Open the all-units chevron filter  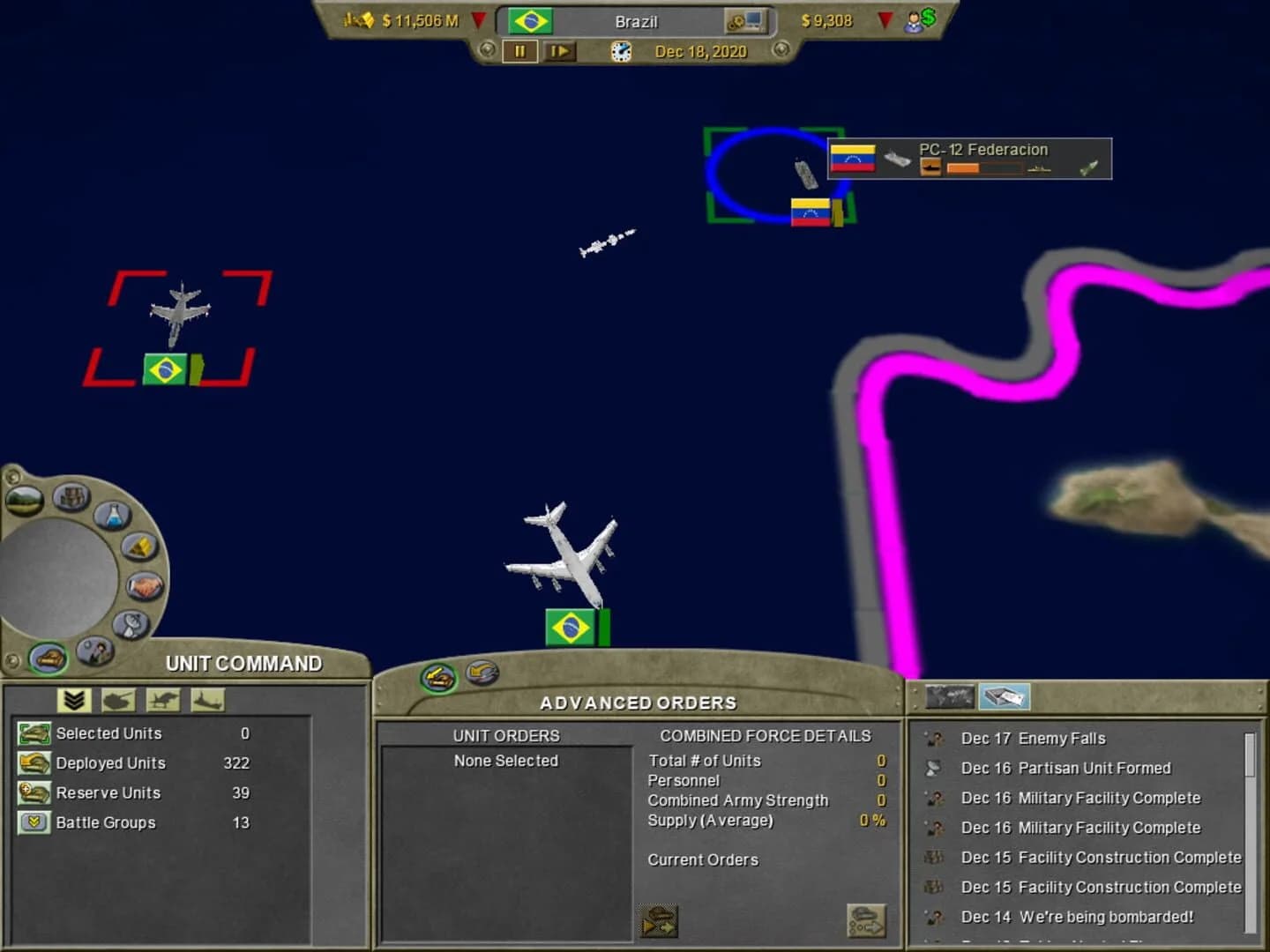[x=74, y=700]
